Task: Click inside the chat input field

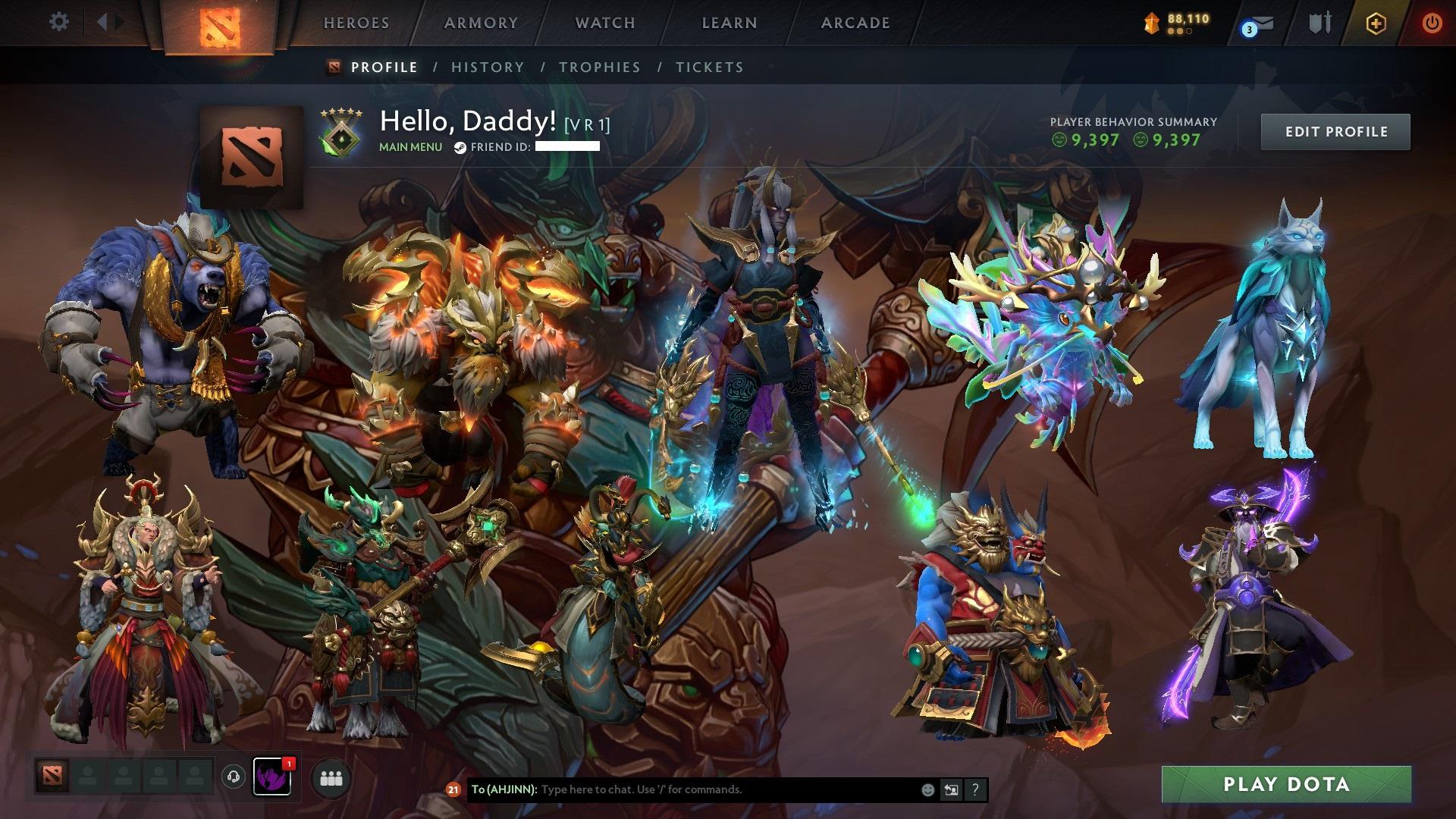Action: click(682, 789)
